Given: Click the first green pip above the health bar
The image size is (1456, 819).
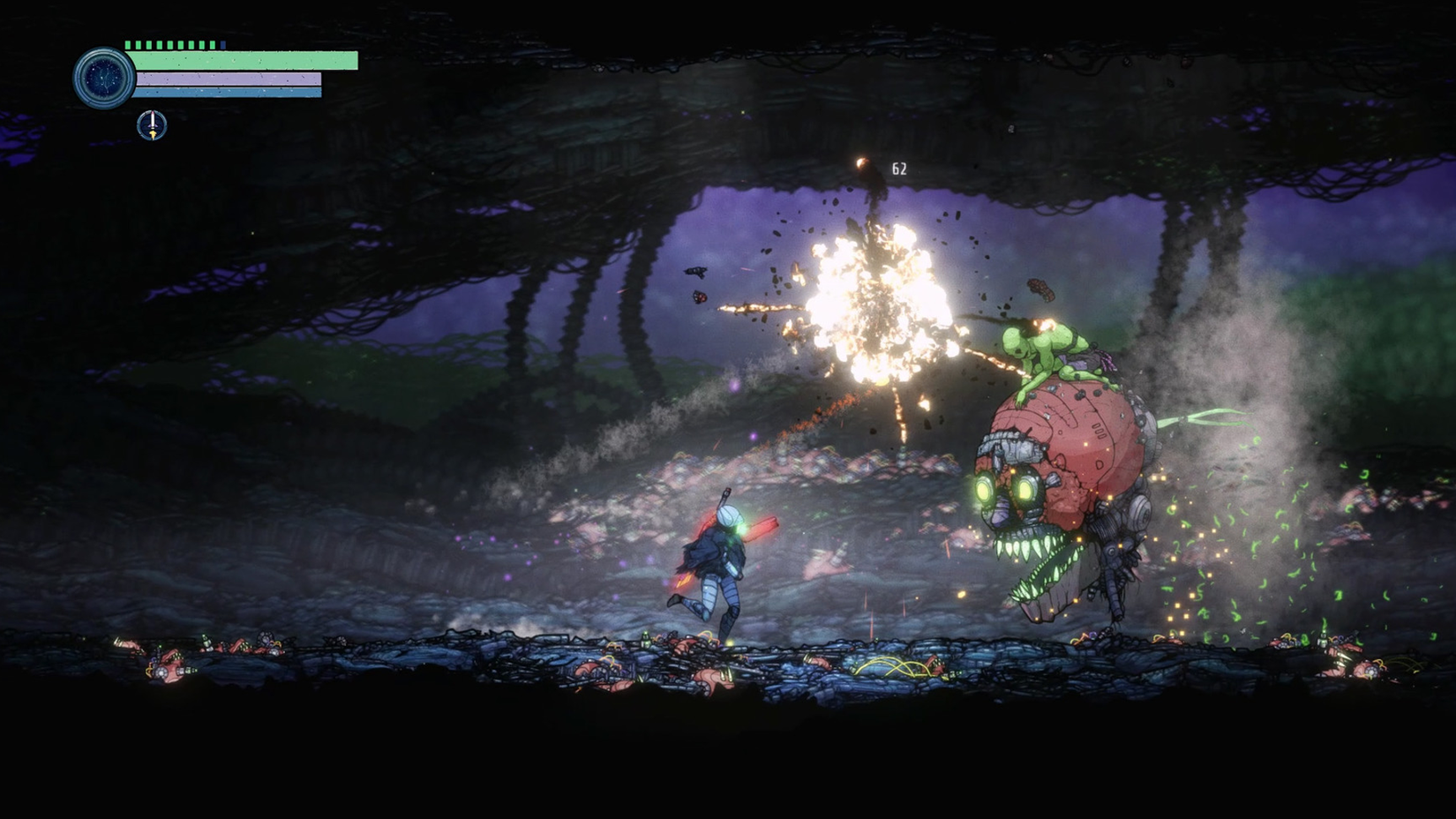Looking at the screenshot, I should coord(128,44).
